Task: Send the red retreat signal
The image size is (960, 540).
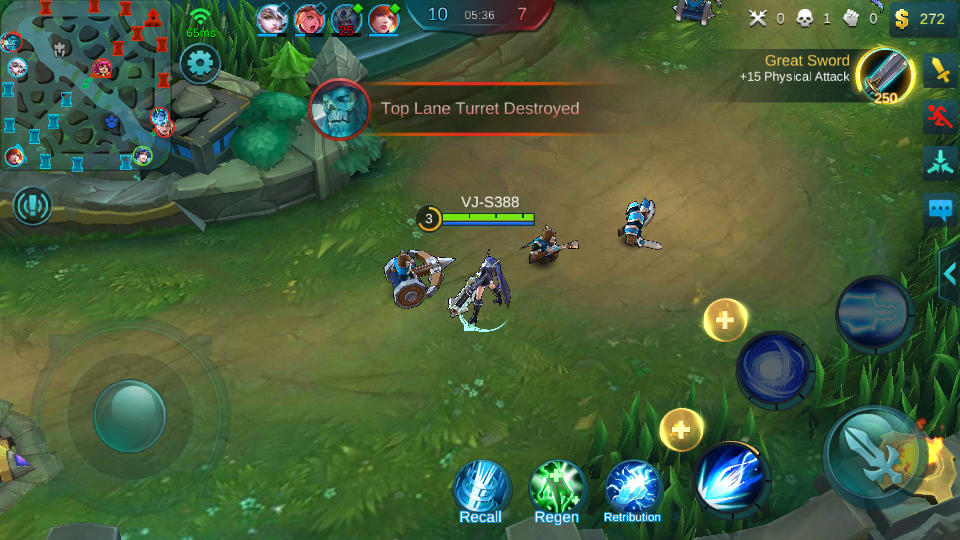Action: (940, 117)
